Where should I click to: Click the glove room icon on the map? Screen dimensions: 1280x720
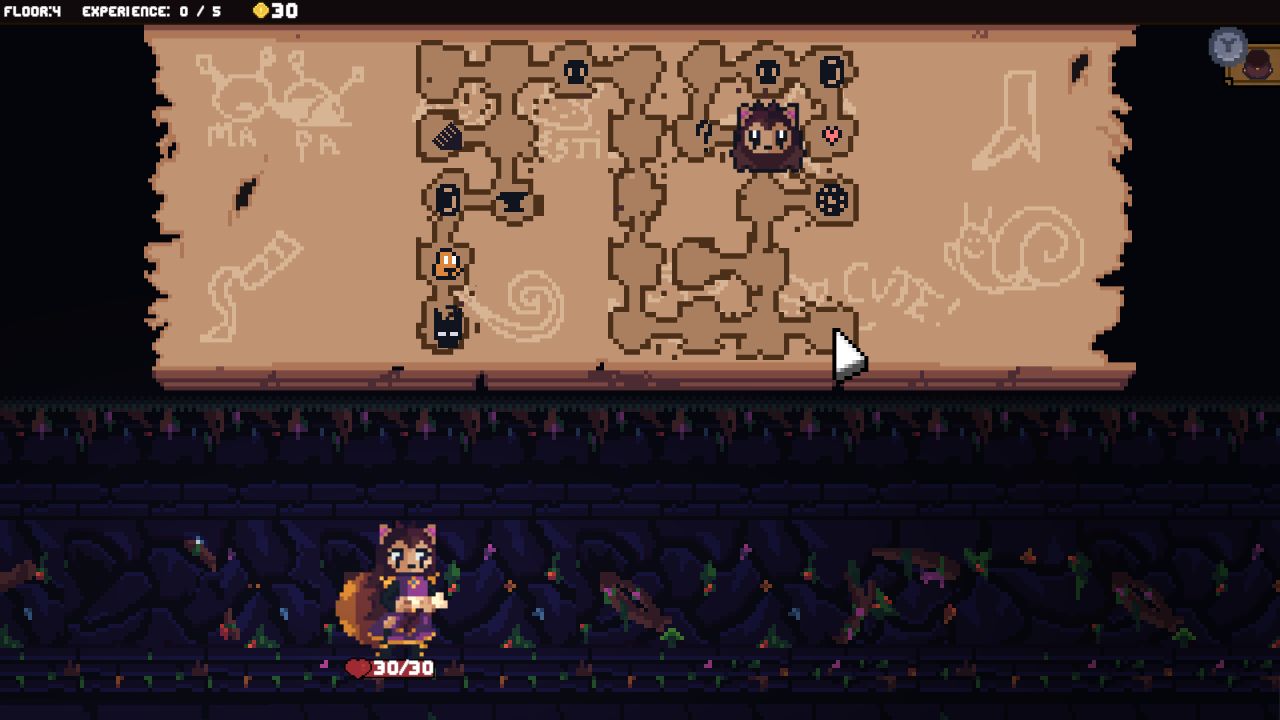tap(447, 137)
